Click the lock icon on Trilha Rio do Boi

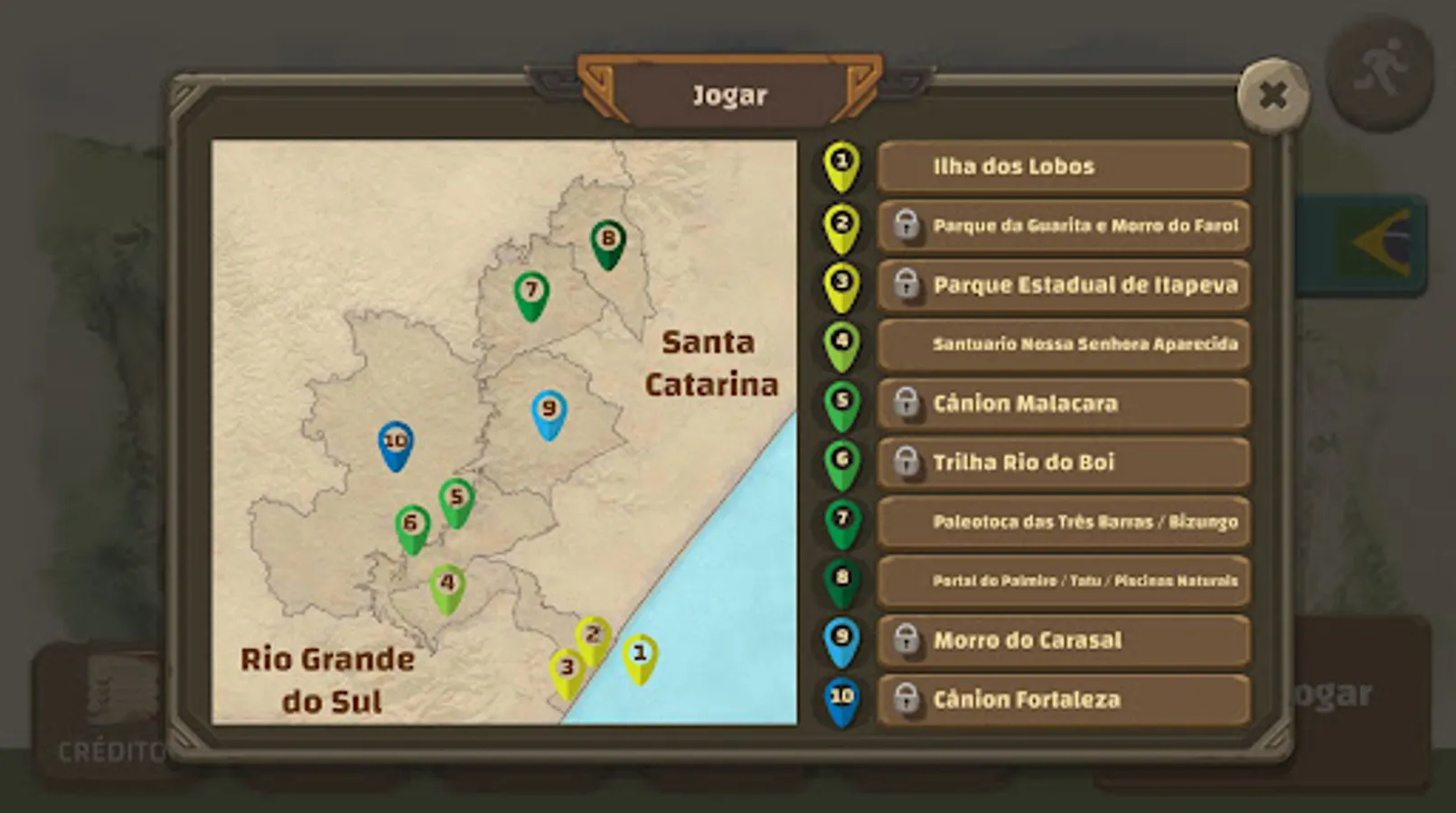[x=907, y=462]
